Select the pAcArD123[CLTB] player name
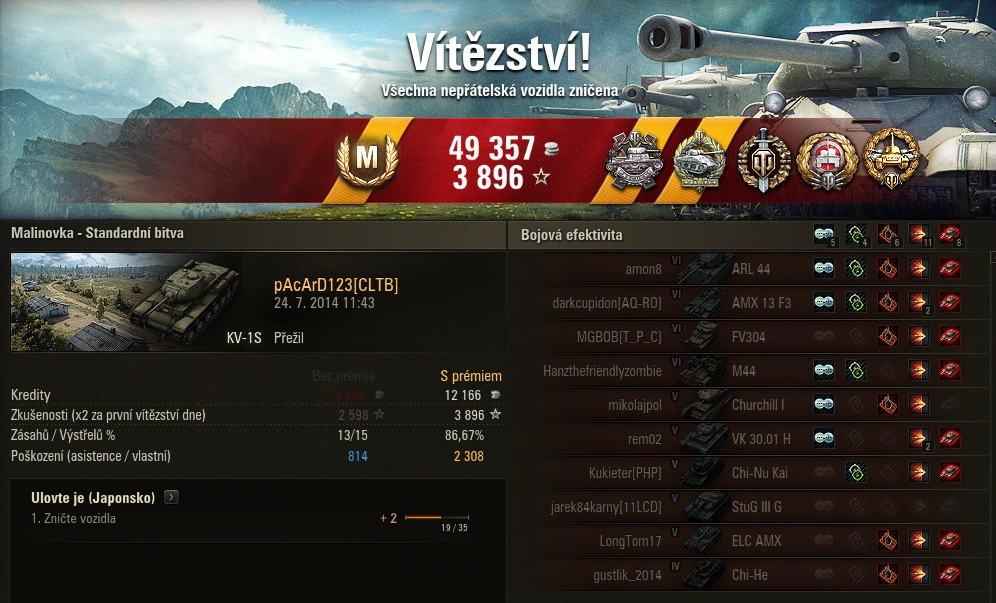The width and height of the screenshot is (996, 603). click(335, 286)
